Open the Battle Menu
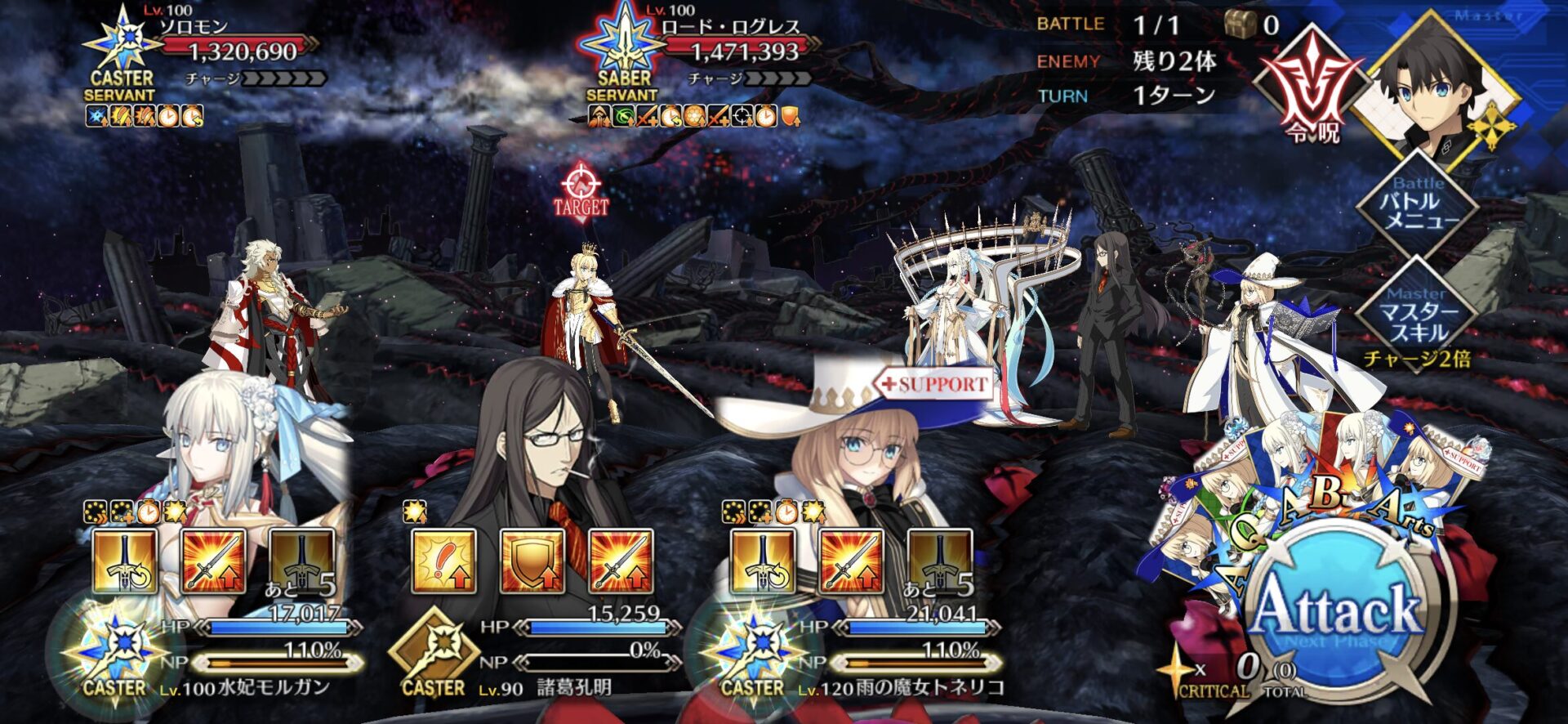Viewport: 1568px width, 724px height. (x=1418, y=203)
